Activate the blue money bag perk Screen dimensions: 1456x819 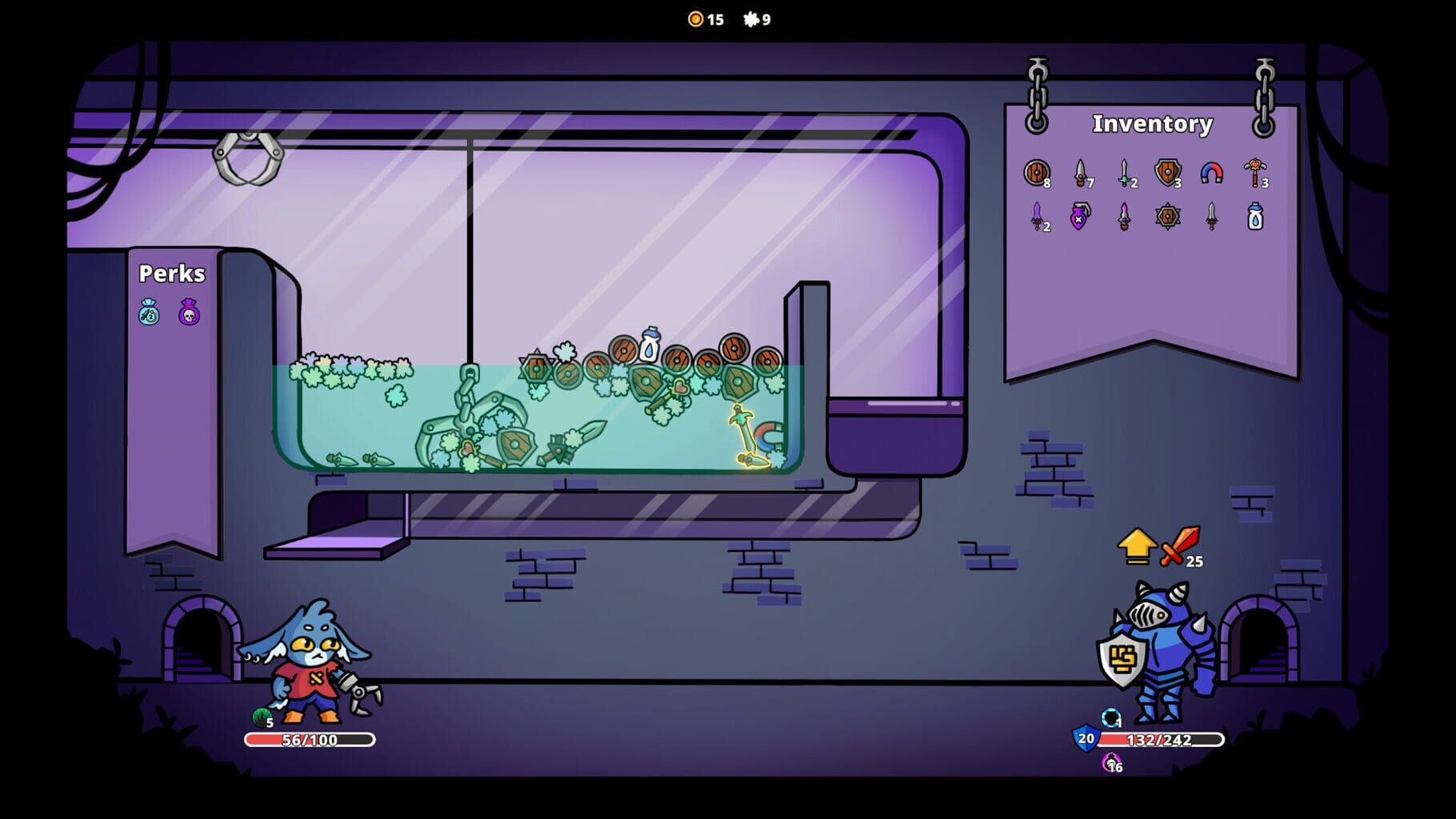[148, 312]
